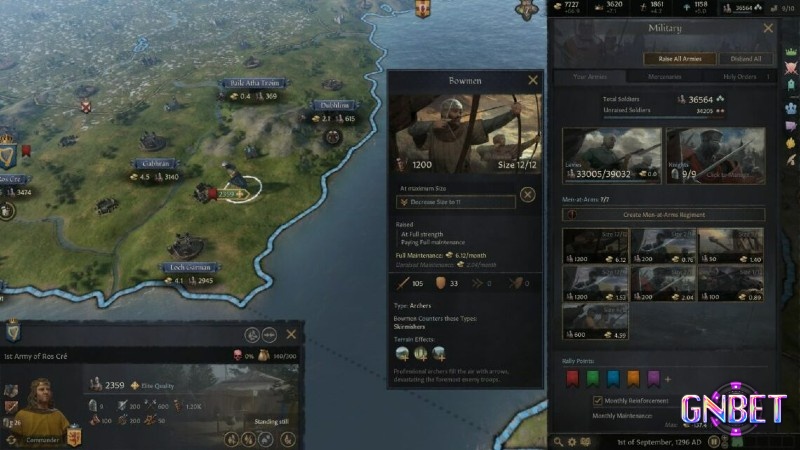Click the army commander portrait
Image resolution: width=800 pixels, height=450 pixels.
(43, 401)
